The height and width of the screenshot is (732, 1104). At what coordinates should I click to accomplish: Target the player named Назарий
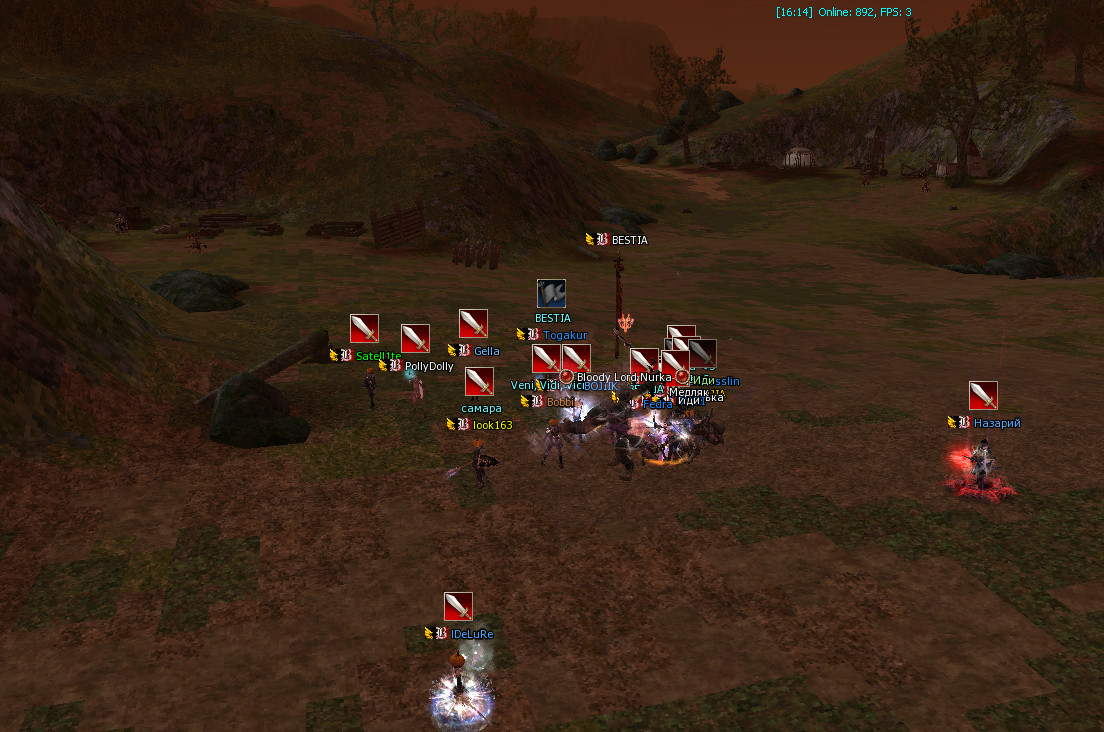point(996,423)
